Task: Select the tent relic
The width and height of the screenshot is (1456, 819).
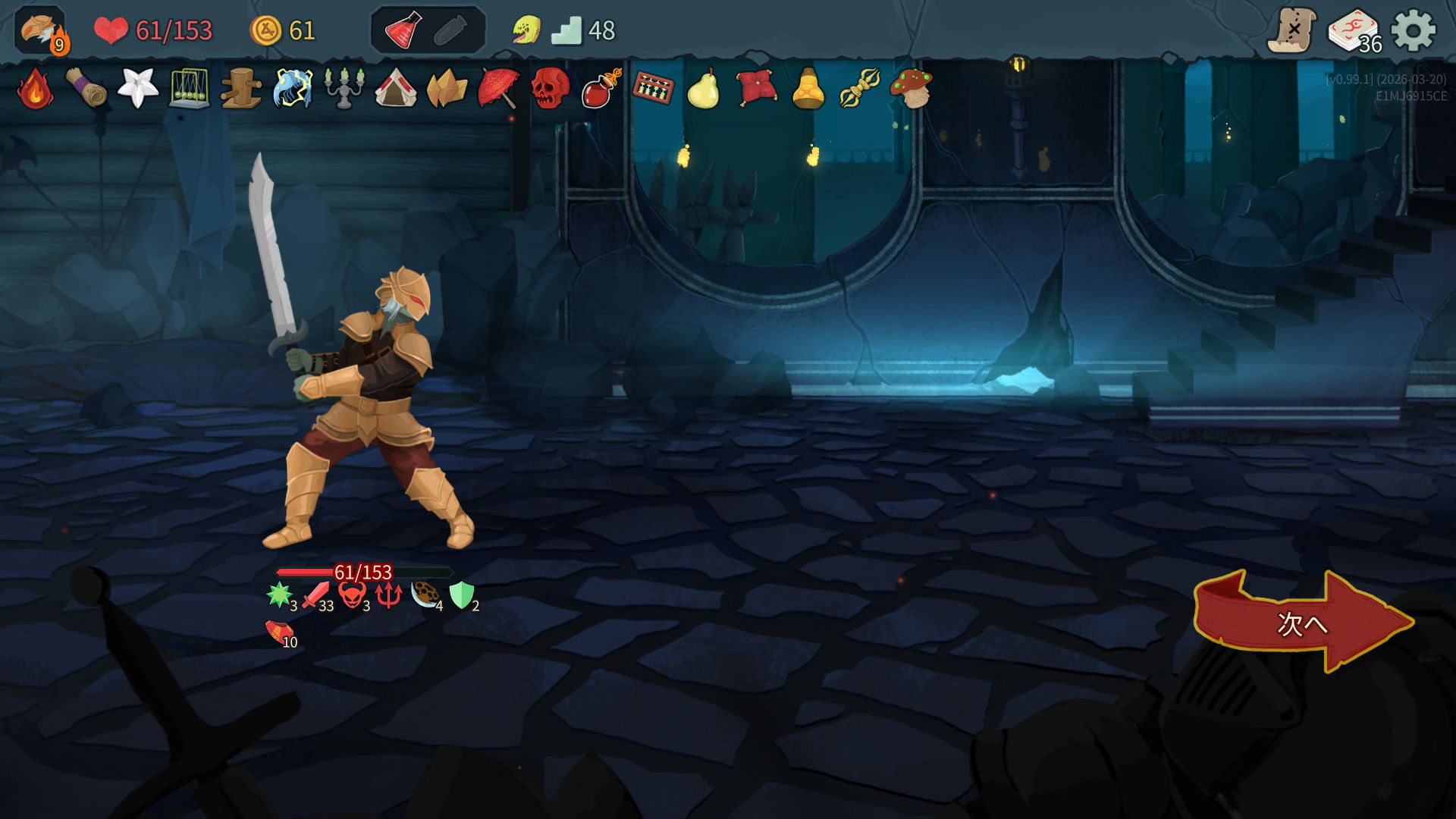Action: click(x=396, y=89)
